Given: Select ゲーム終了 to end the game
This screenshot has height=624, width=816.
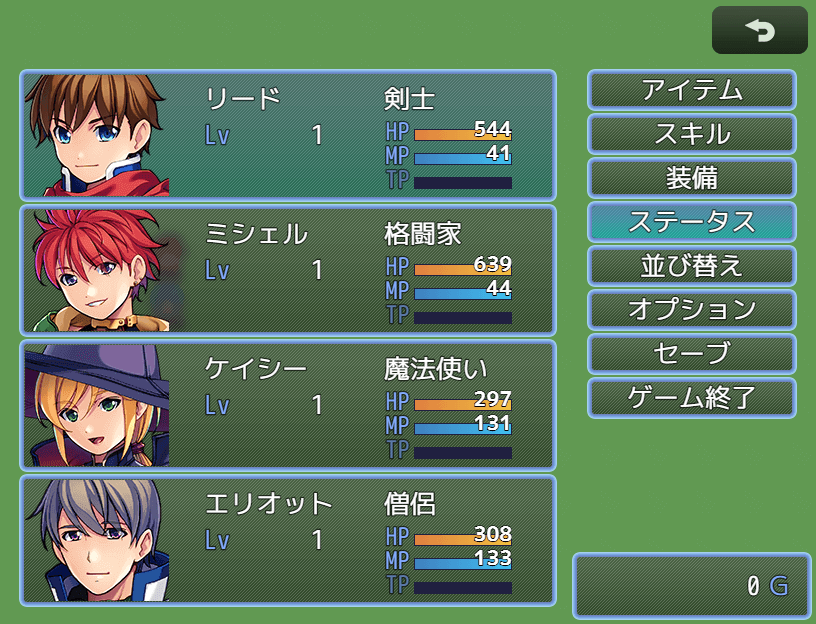Looking at the screenshot, I should tap(691, 398).
